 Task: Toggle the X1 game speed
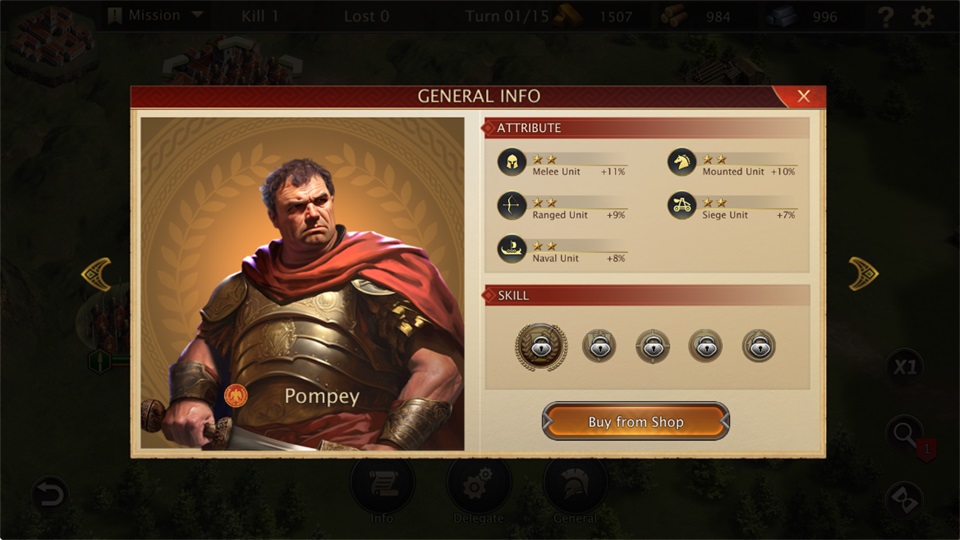904,367
